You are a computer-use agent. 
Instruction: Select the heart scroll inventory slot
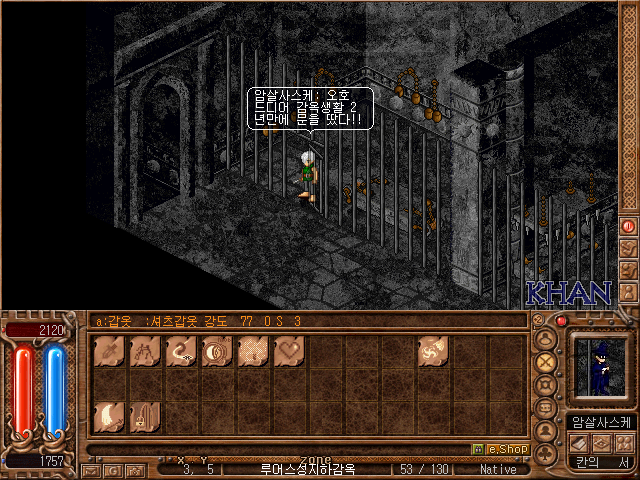pos(289,351)
